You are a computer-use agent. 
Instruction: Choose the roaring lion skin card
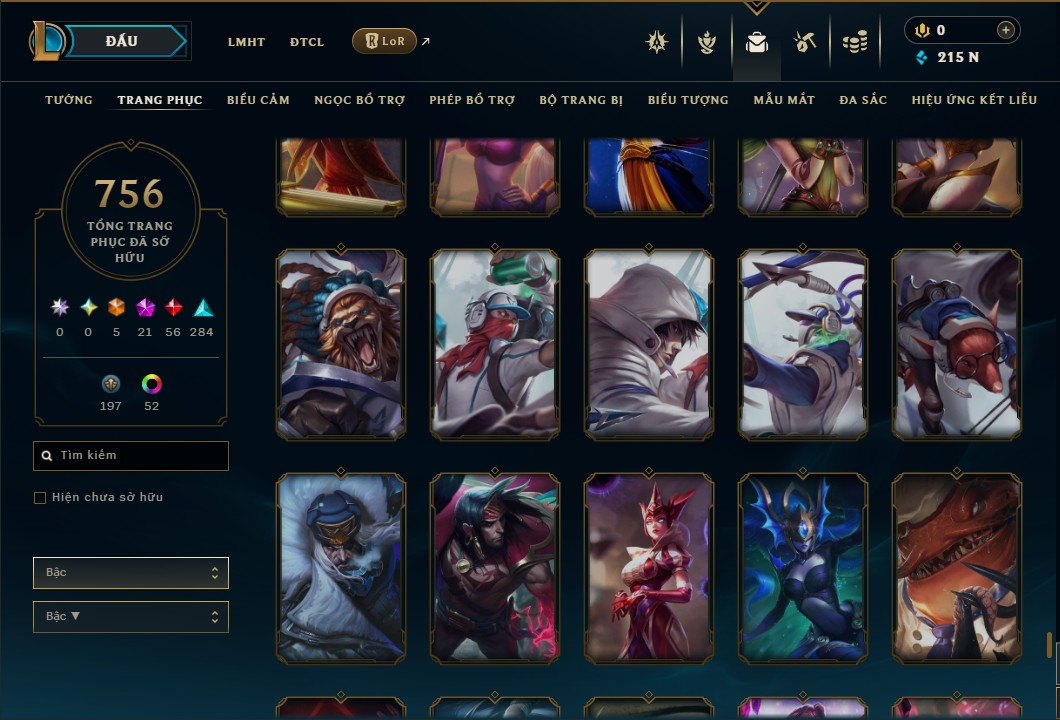[341, 345]
